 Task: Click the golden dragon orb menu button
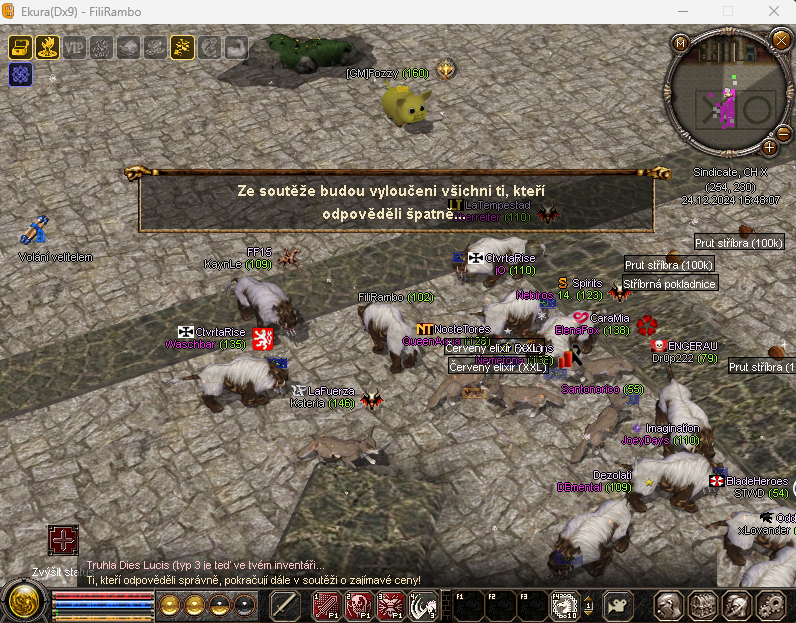22,603
